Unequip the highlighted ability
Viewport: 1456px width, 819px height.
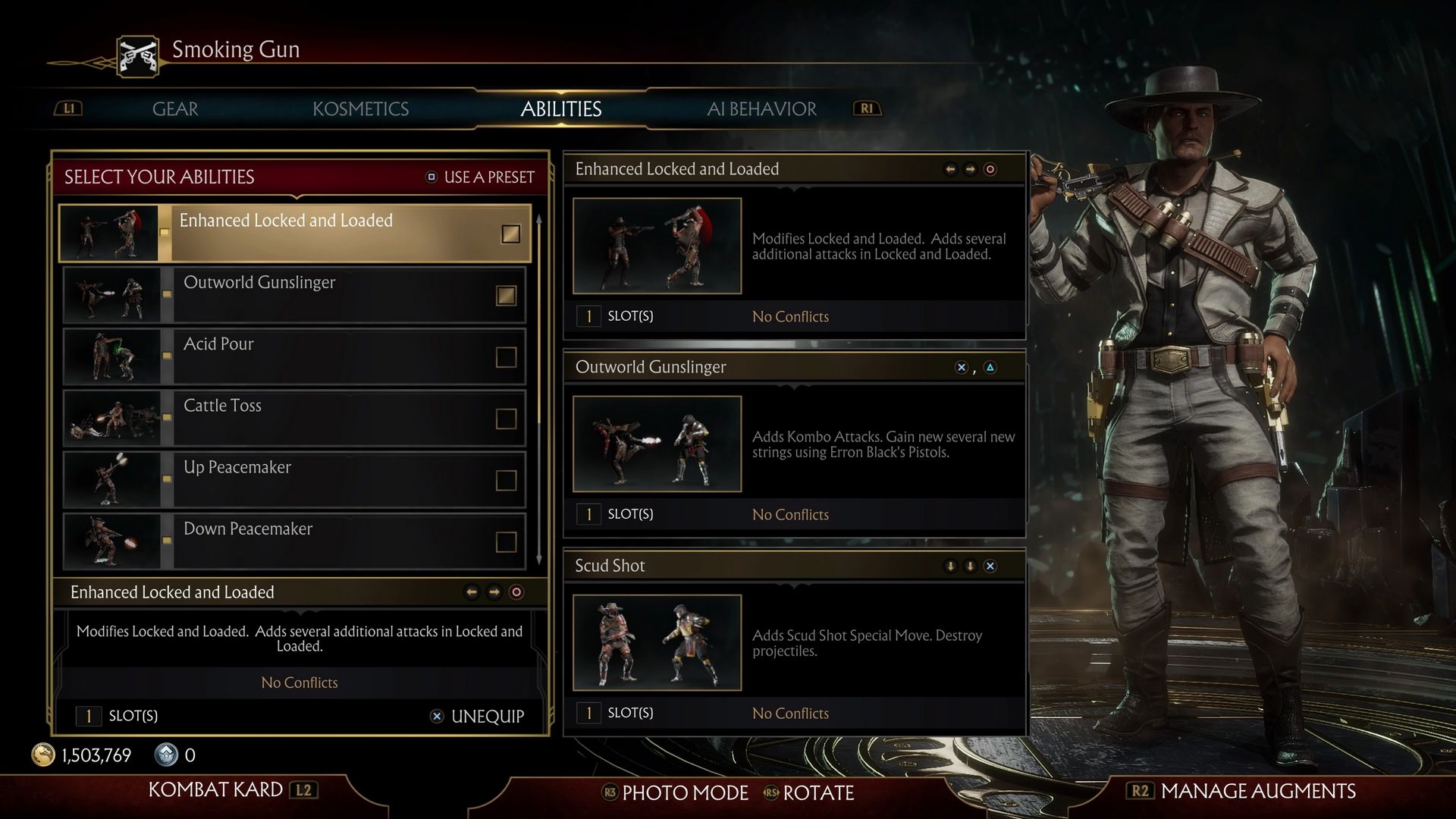pos(478,717)
